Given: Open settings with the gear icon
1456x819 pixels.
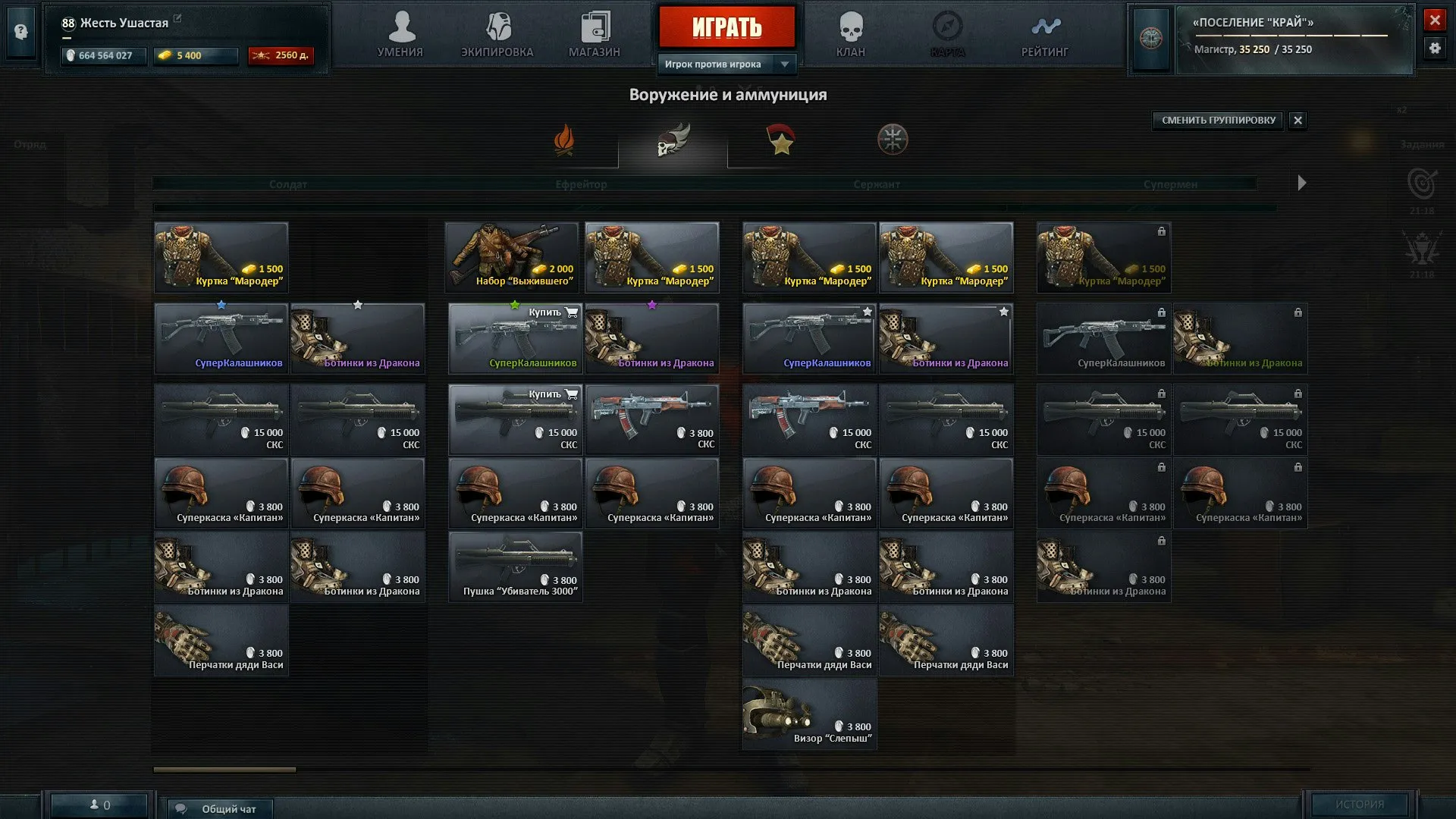Looking at the screenshot, I should pos(1434,48).
